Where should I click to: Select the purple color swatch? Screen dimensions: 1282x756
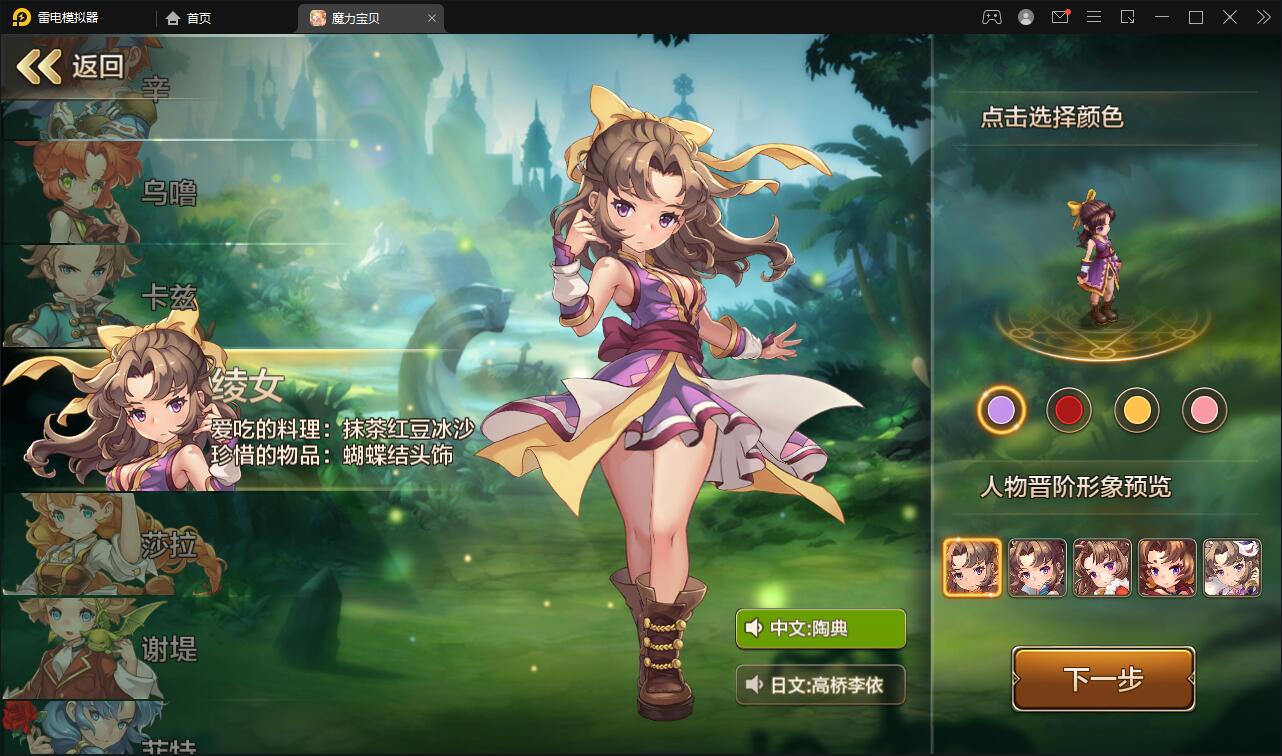pyautogui.click(x=1001, y=410)
